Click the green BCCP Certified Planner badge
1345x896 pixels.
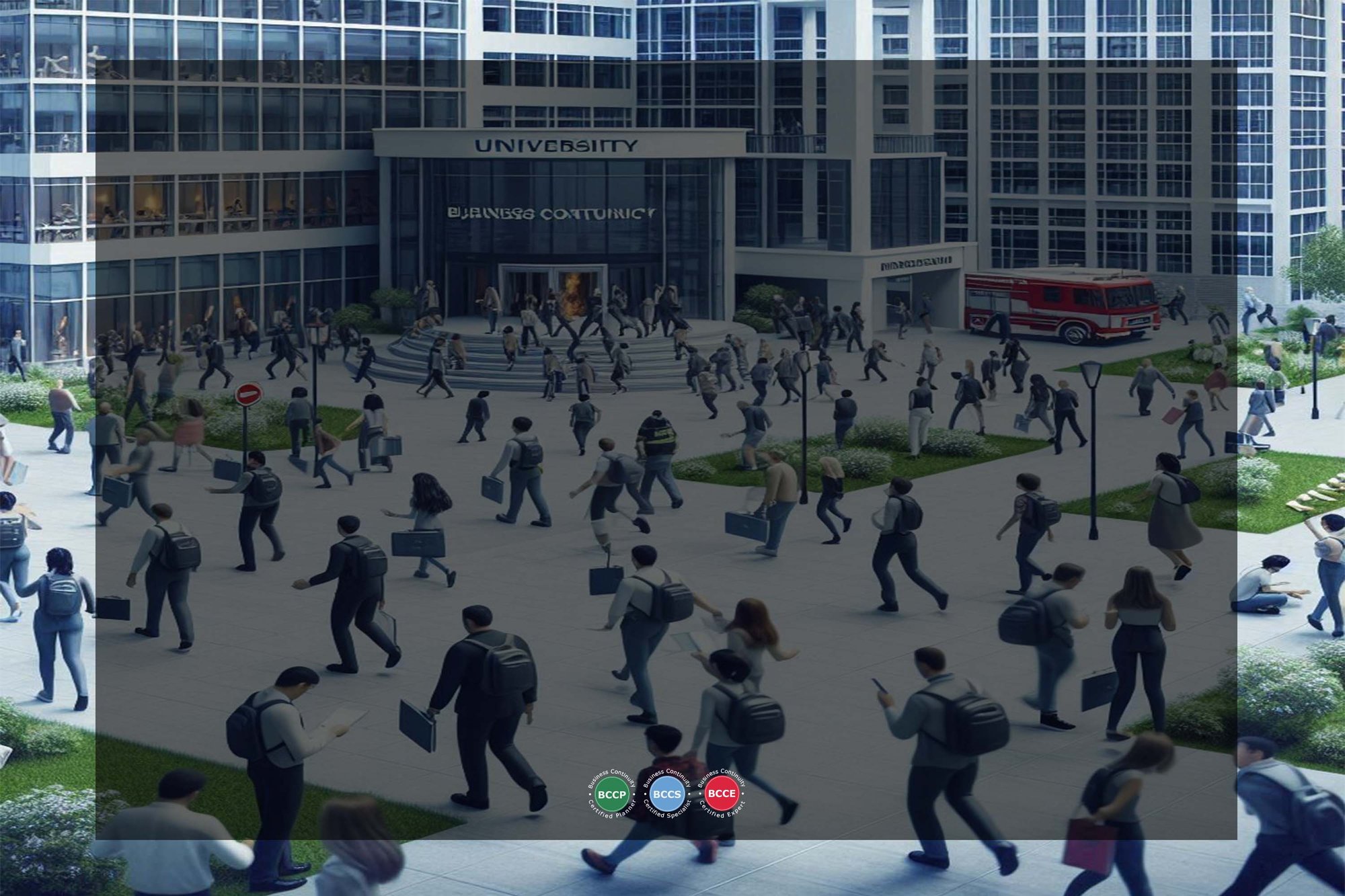pyautogui.click(x=611, y=795)
